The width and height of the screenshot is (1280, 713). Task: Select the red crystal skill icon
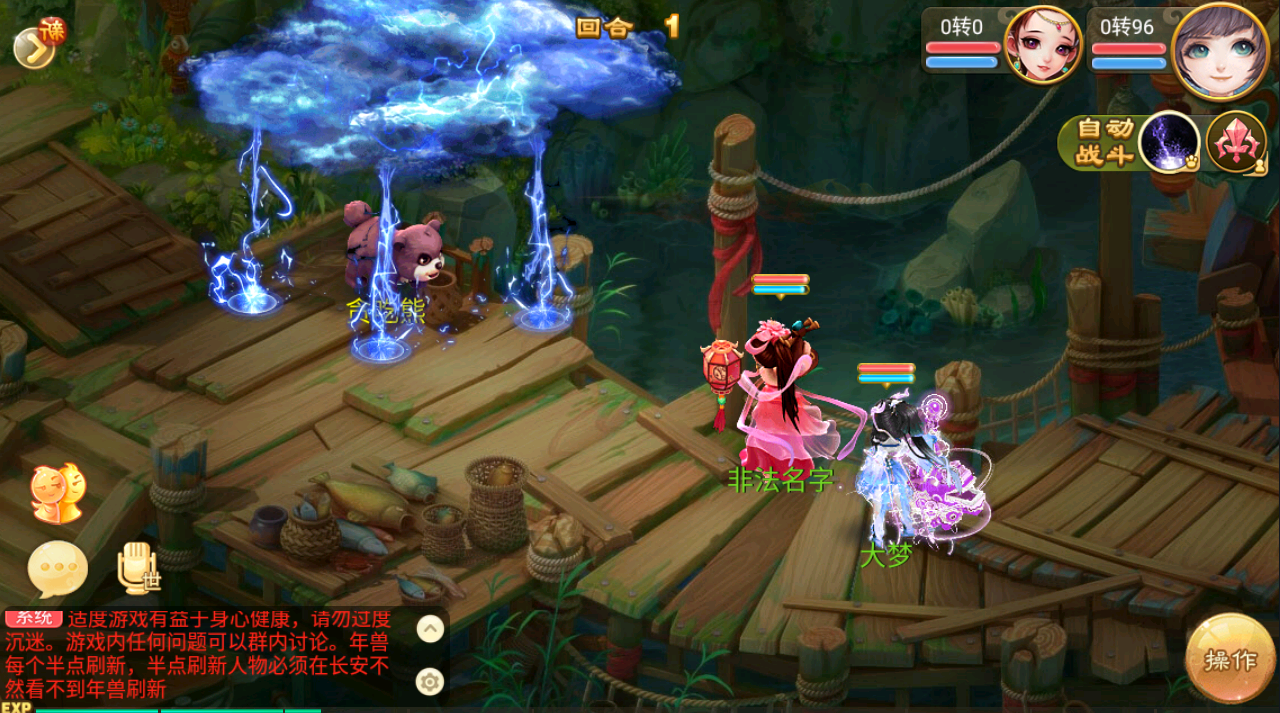(x=1235, y=142)
